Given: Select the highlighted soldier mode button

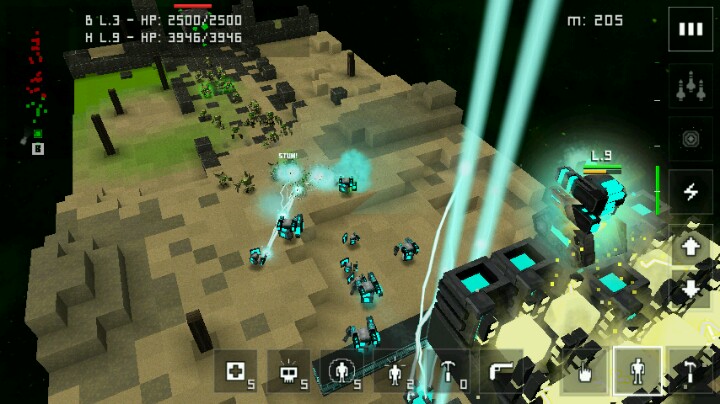Looking at the screenshot, I should [x=637, y=370].
